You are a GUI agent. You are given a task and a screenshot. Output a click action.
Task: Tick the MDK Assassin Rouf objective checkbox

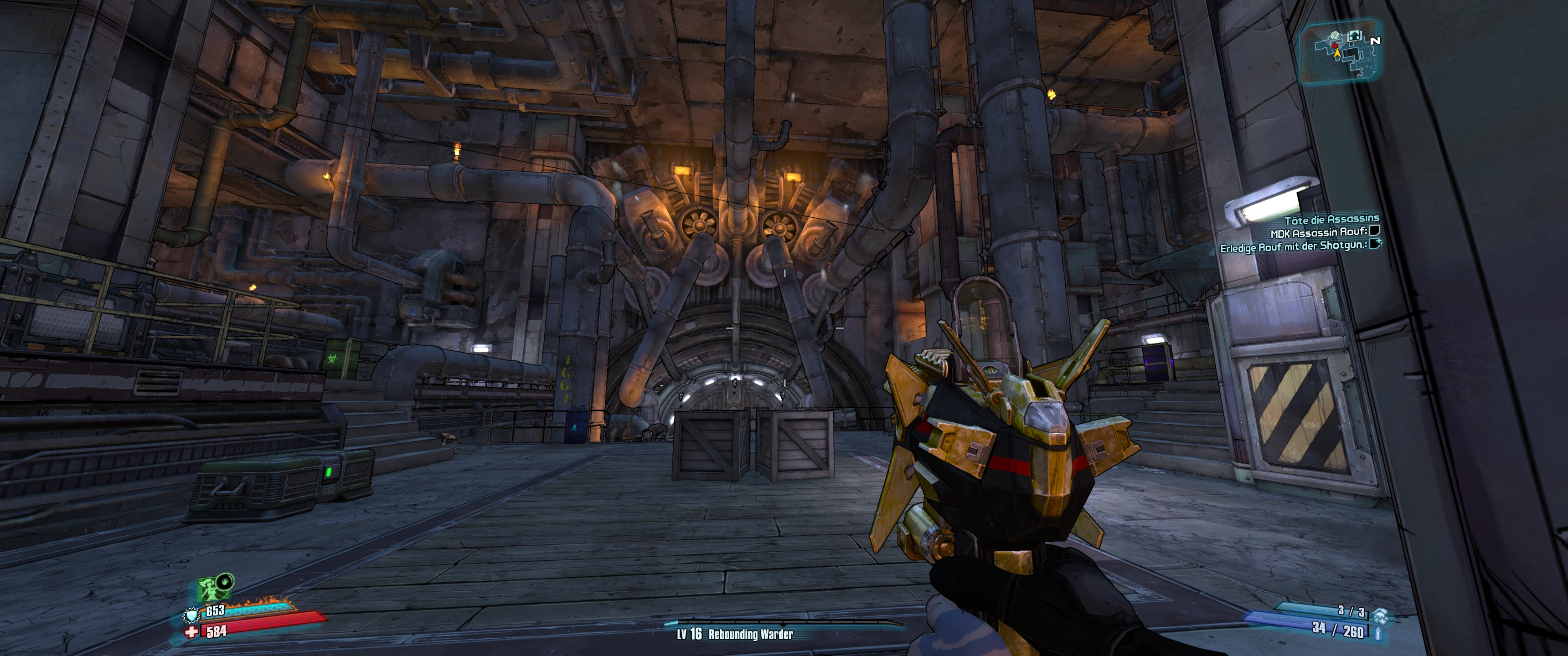point(1374,231)
